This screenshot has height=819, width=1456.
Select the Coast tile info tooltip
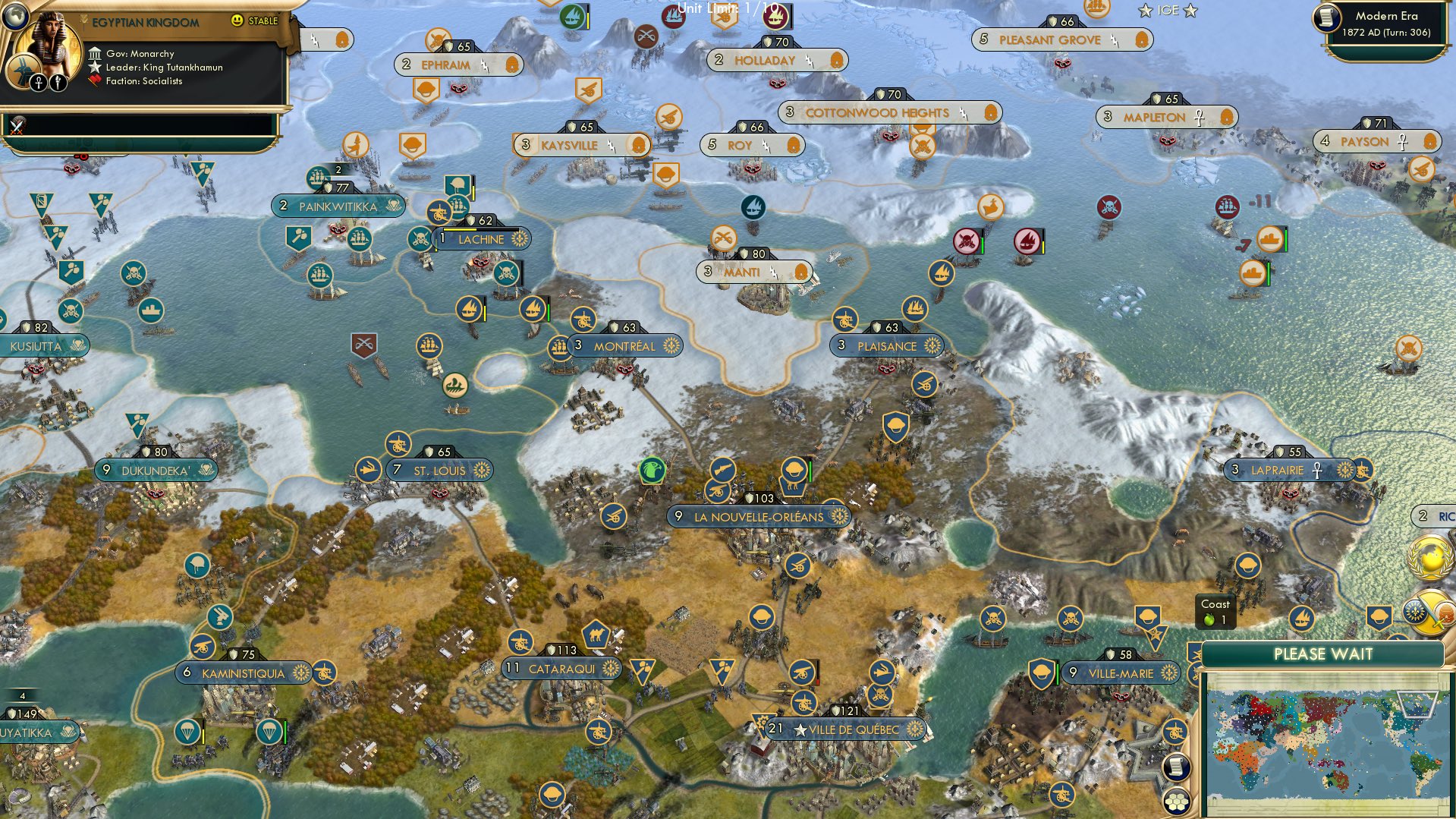tap(1217, 611)
